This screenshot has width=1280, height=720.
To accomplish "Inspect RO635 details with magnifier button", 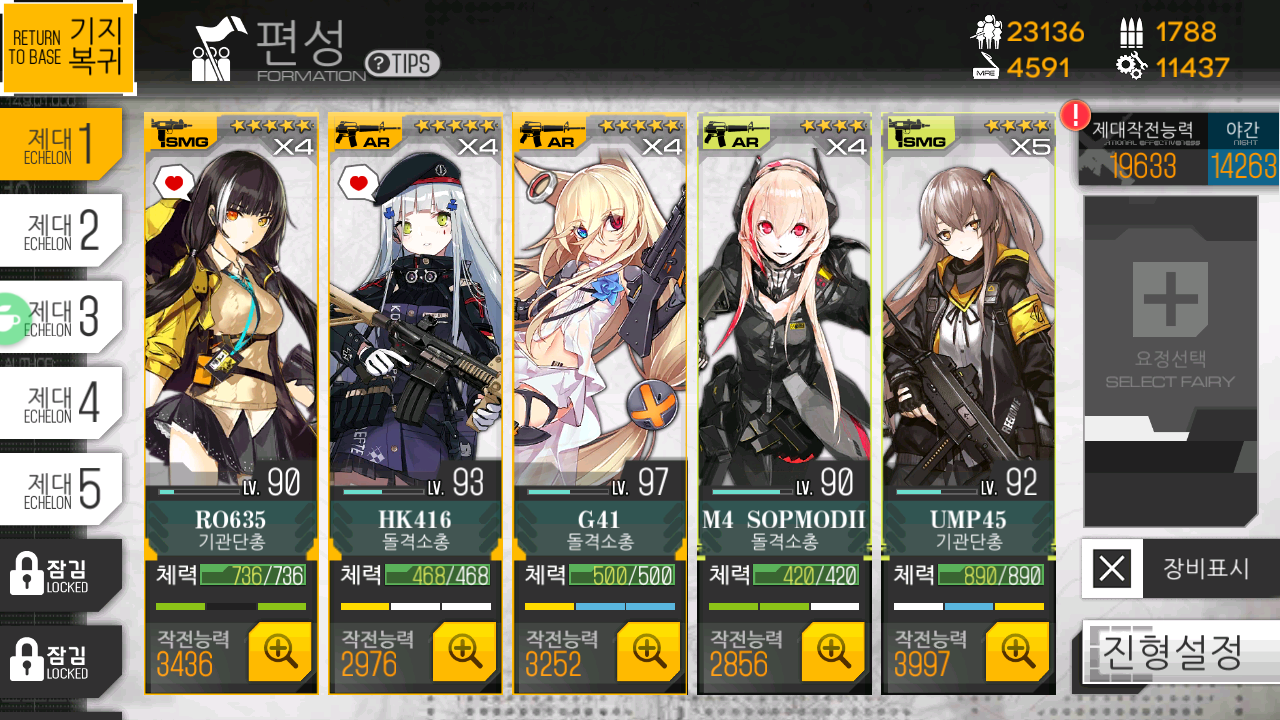I will click(279, 651).
